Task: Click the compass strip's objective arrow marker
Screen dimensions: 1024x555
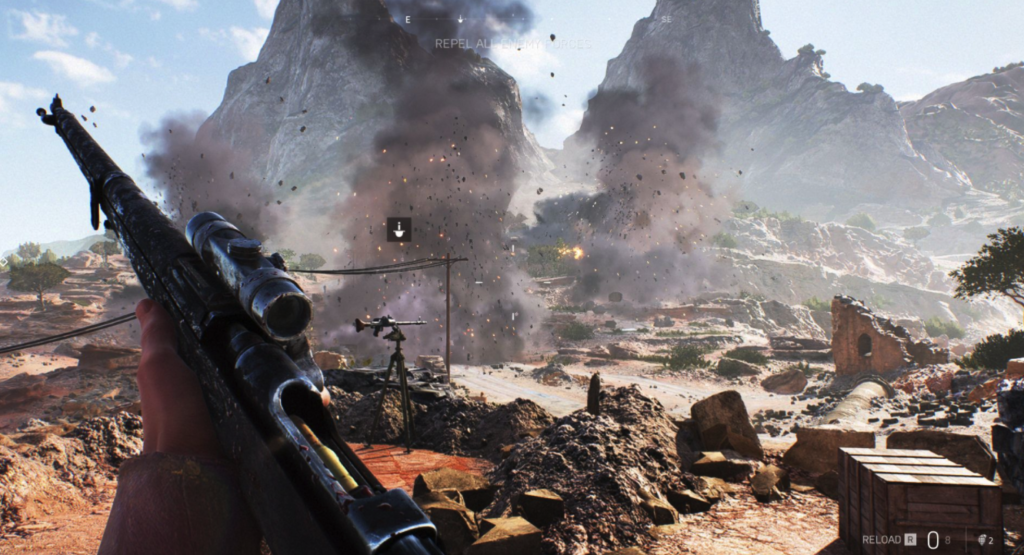Action: (x=460, y=19)
